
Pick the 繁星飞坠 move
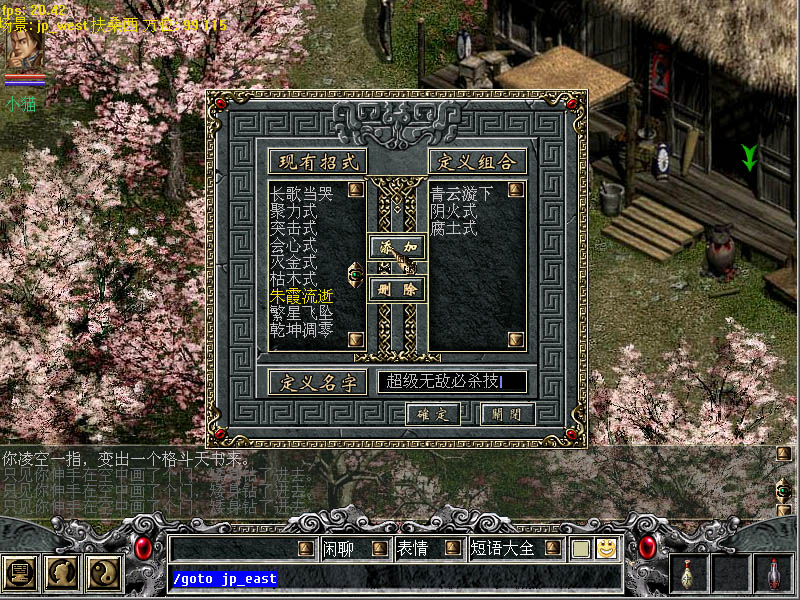coord(301,313)
